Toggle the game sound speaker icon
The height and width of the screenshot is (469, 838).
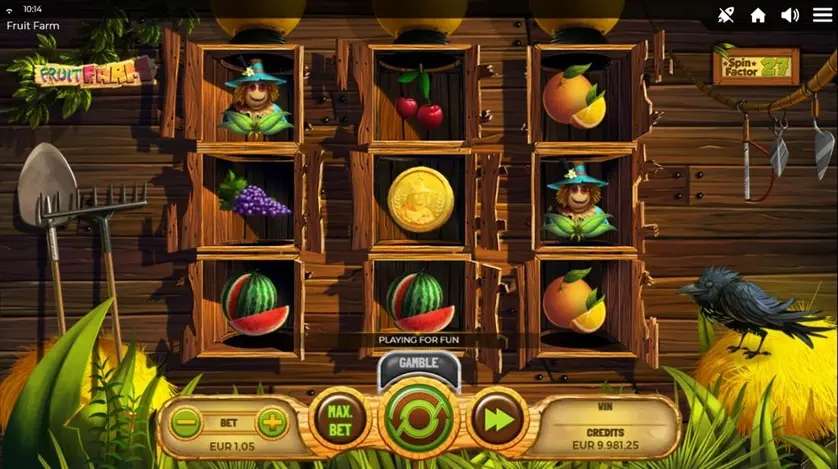click(x=790, y=15)
